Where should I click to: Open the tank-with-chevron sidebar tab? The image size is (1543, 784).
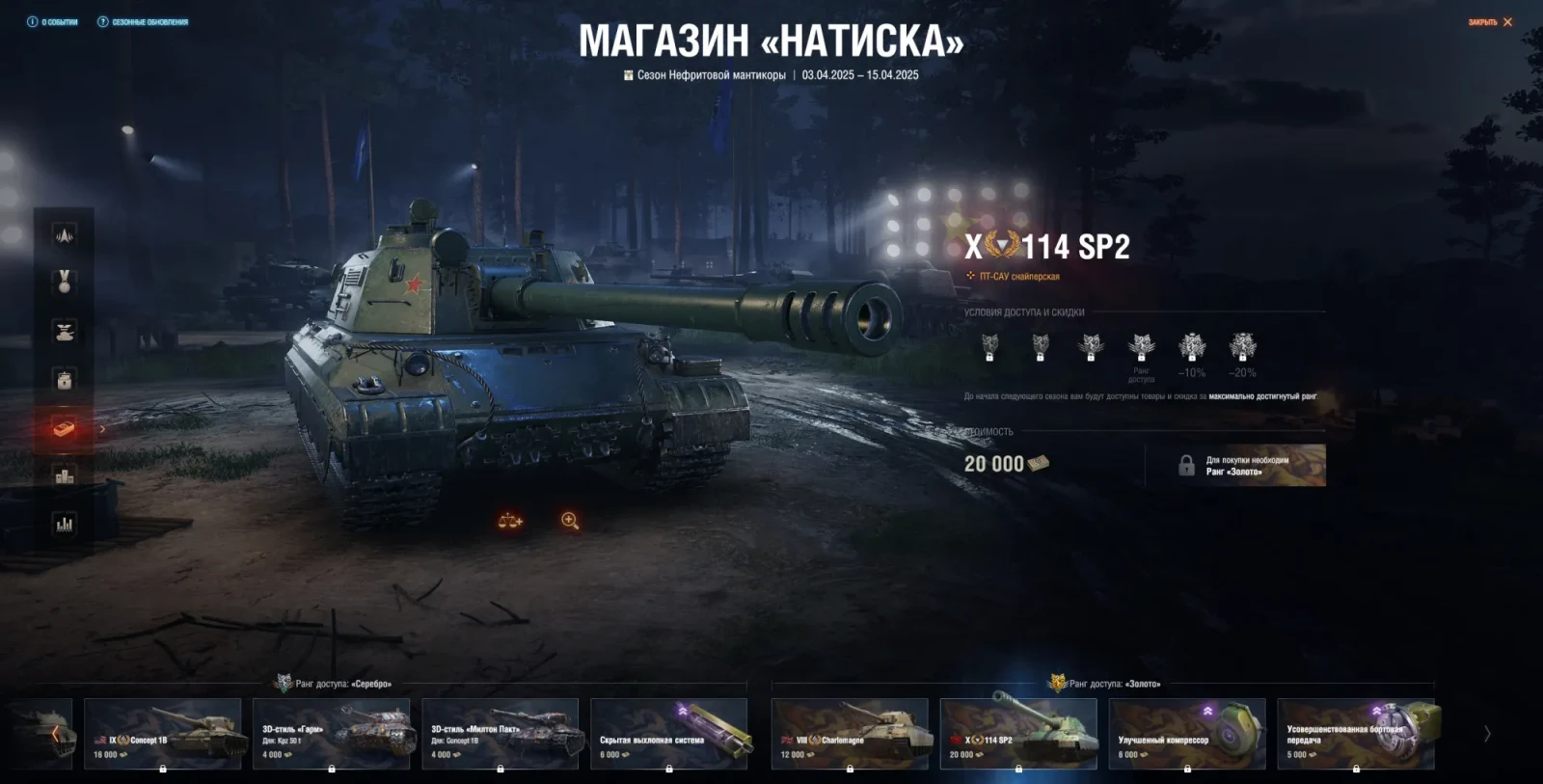(64, 331)
